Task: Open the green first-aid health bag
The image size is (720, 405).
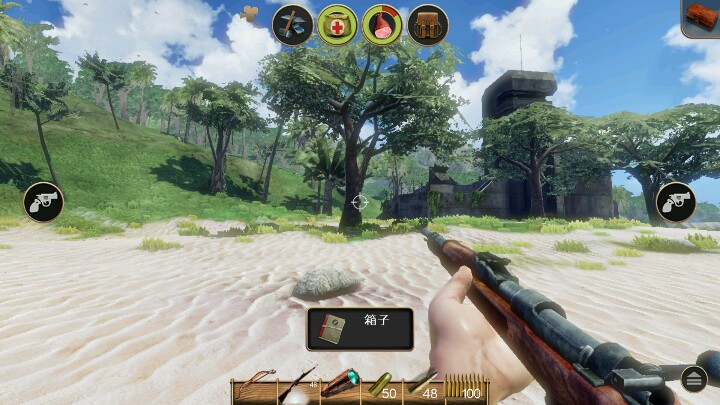Action: point(338,25)
